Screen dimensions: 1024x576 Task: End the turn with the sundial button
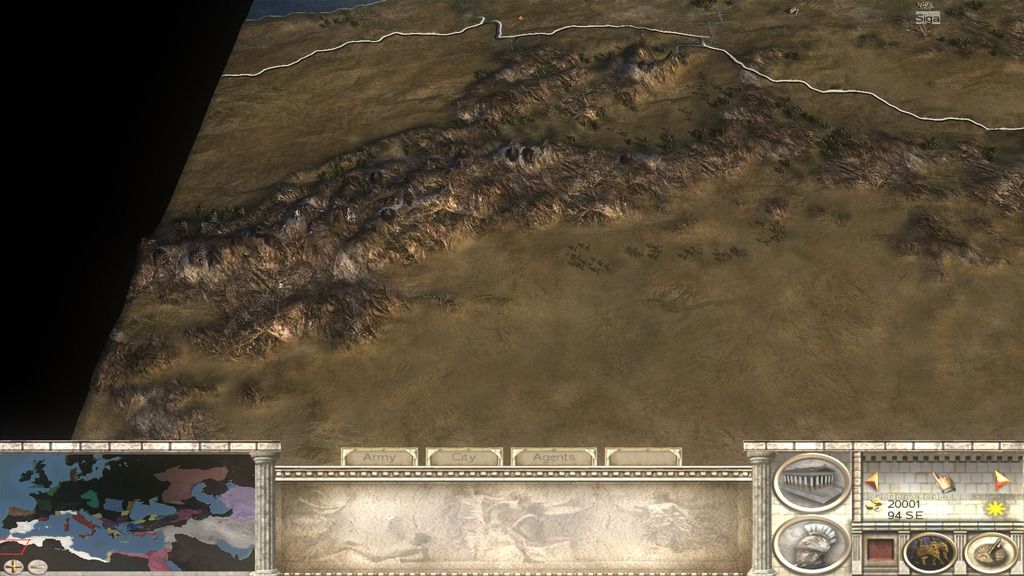point(992,552)
